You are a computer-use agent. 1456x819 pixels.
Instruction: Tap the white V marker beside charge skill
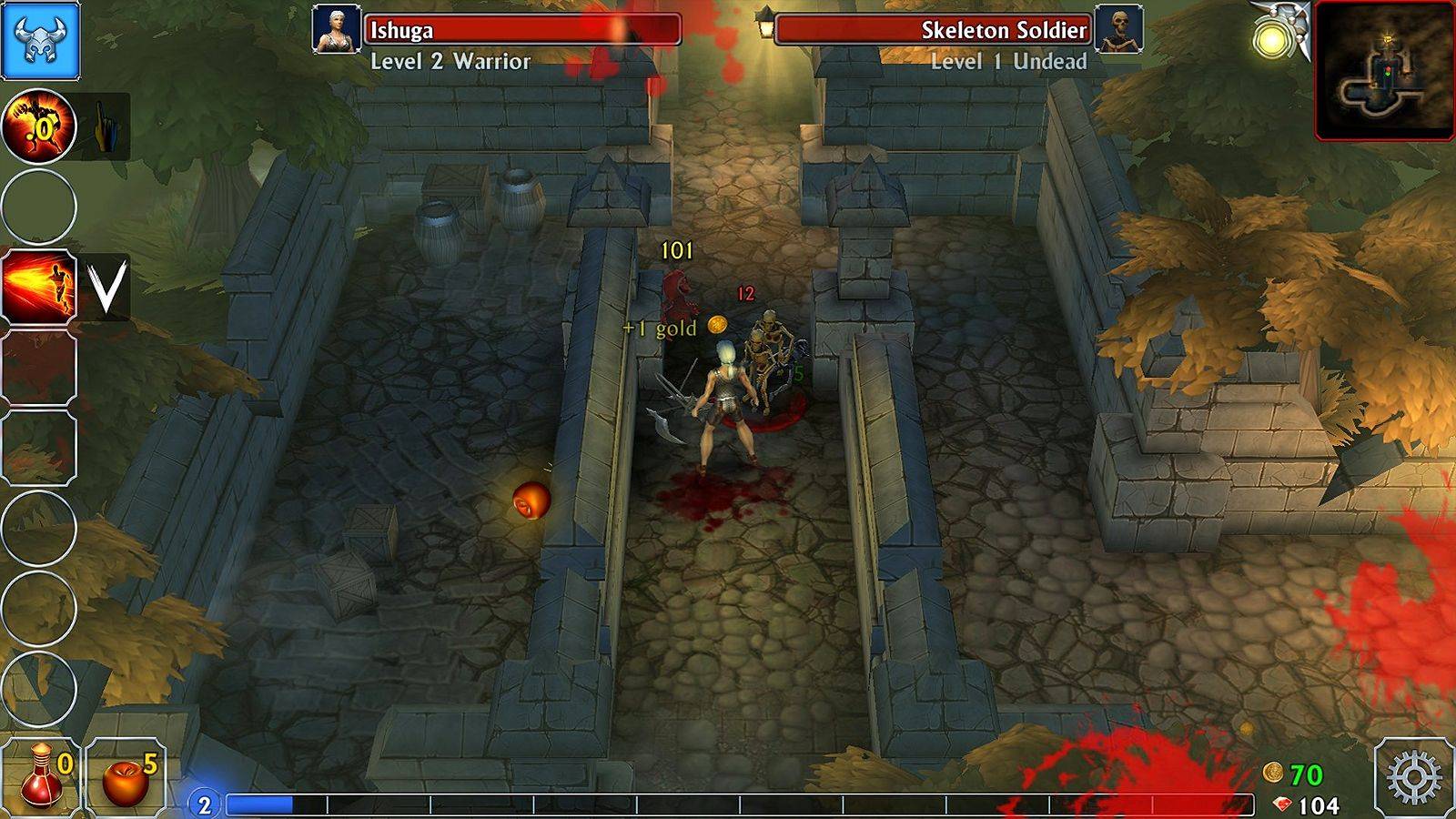106,287
